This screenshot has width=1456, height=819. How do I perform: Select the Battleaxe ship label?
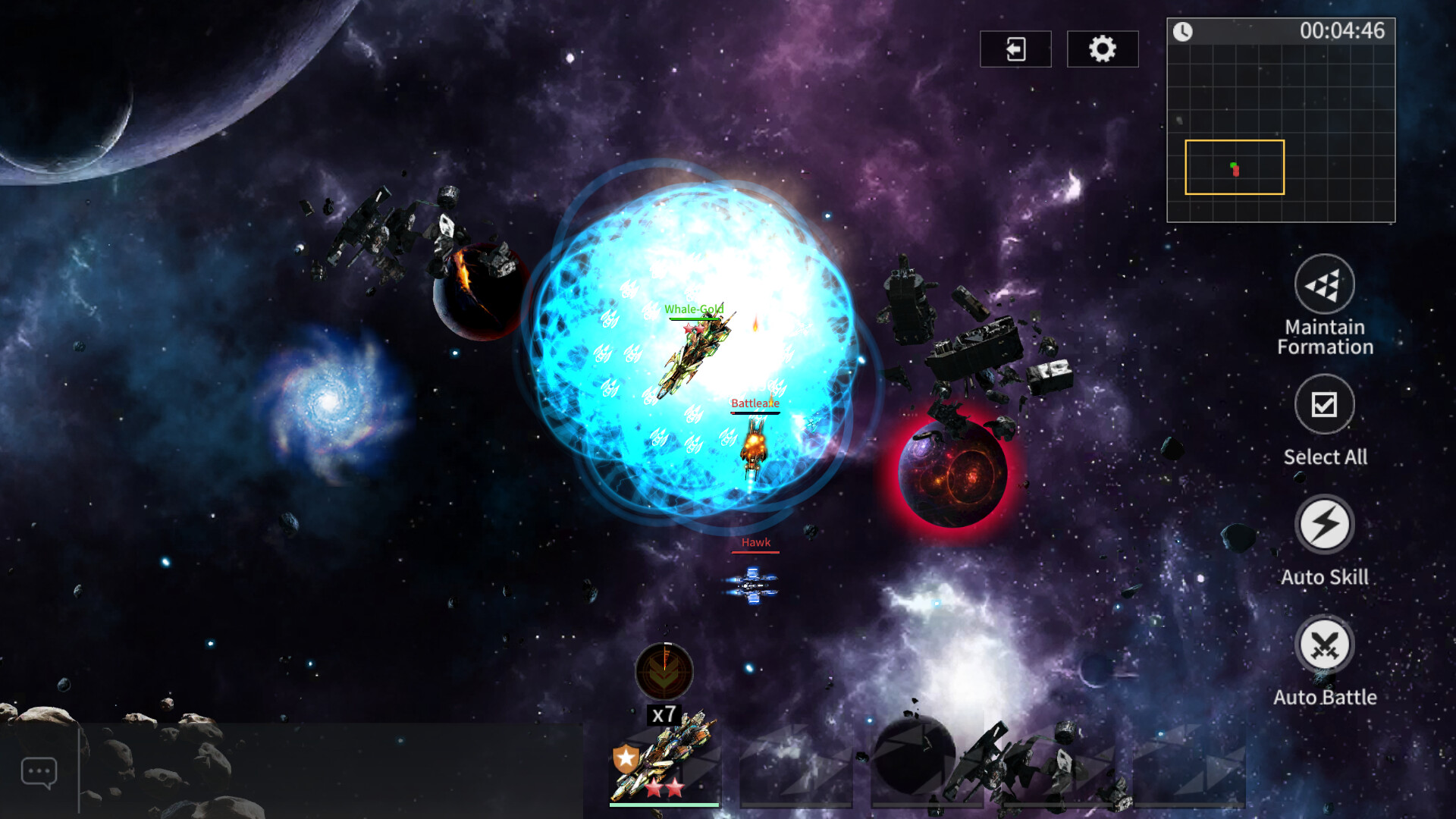coord(755,403)
